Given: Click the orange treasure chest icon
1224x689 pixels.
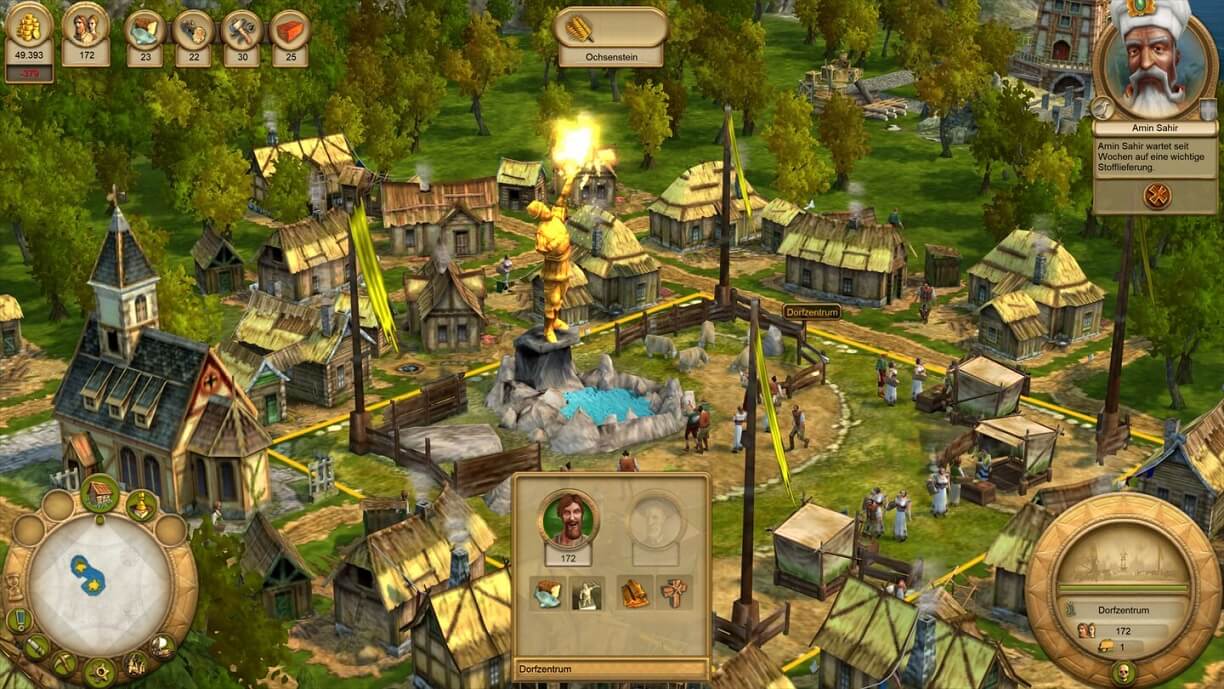Looking at the screenshot, I should pos(636,594).
